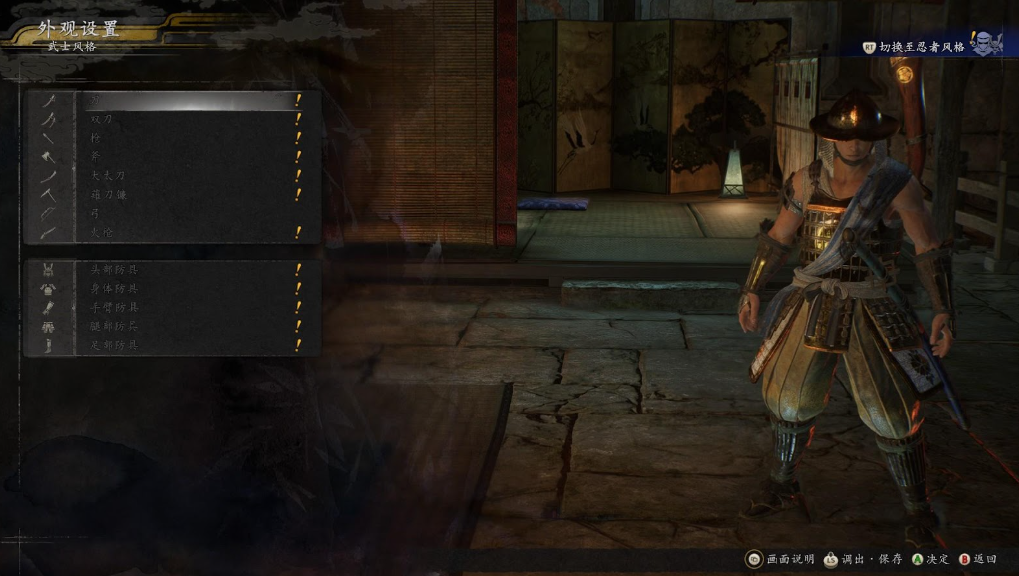Select 头部防具 head armor row
Screen dimensions: 1019x576
point(170,270)
